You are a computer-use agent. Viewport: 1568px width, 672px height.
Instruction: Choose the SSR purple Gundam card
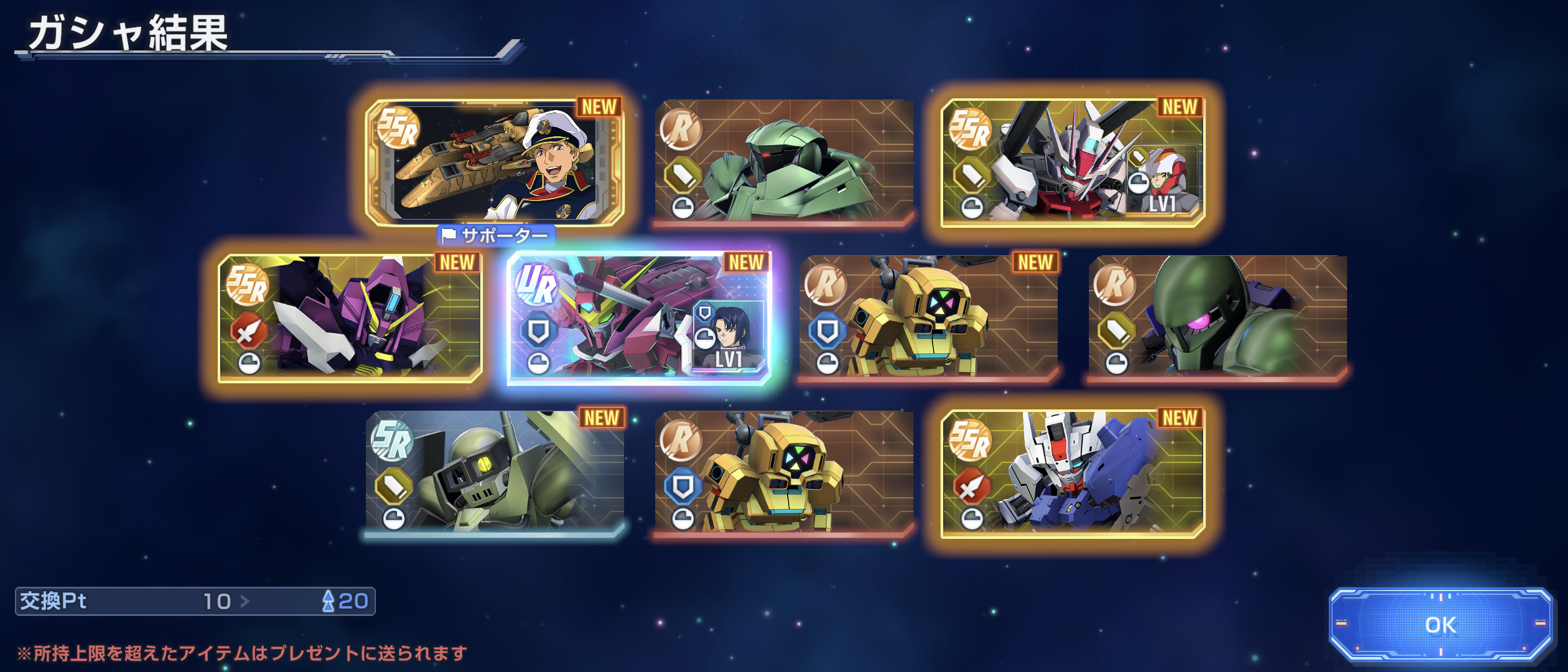350,317
